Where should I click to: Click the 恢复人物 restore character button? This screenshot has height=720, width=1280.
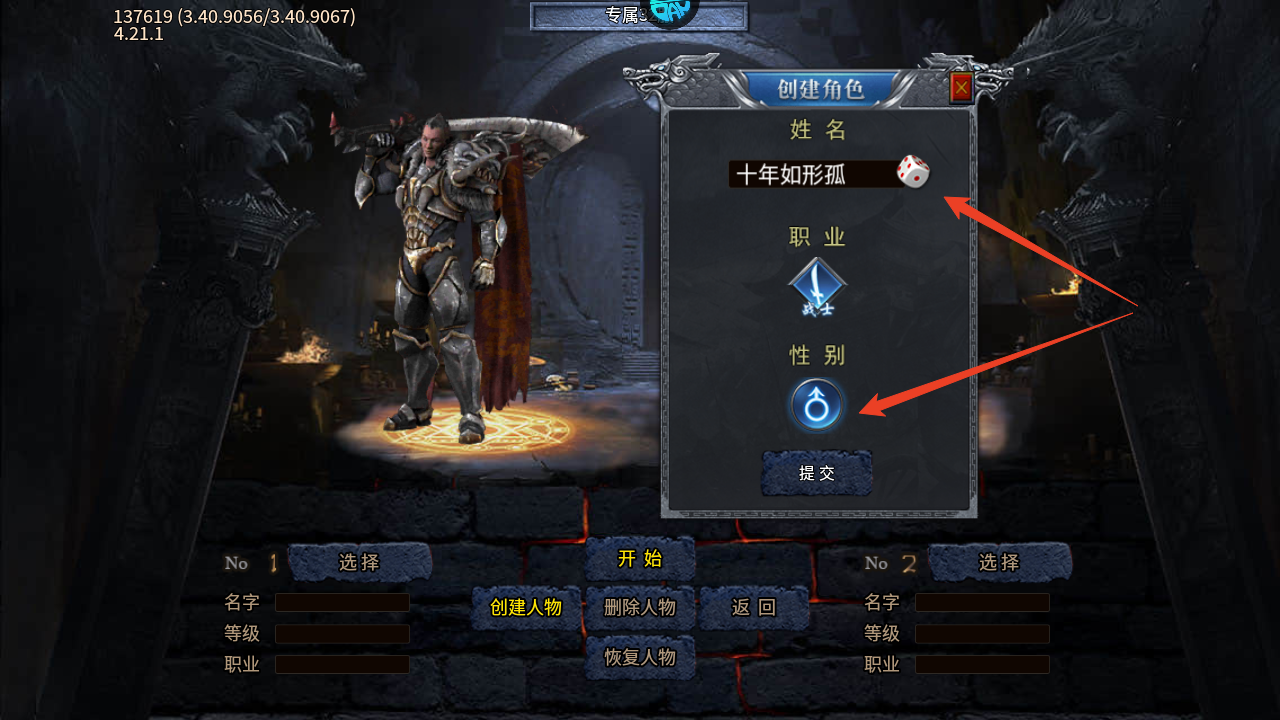pos(640,658)
